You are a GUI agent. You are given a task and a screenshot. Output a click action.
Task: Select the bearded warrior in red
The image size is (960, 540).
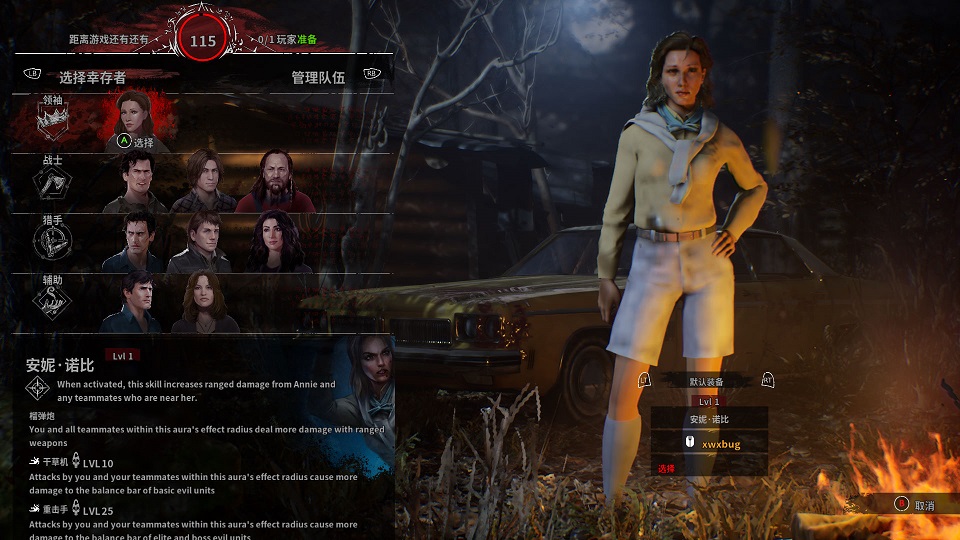pos(274,183)
